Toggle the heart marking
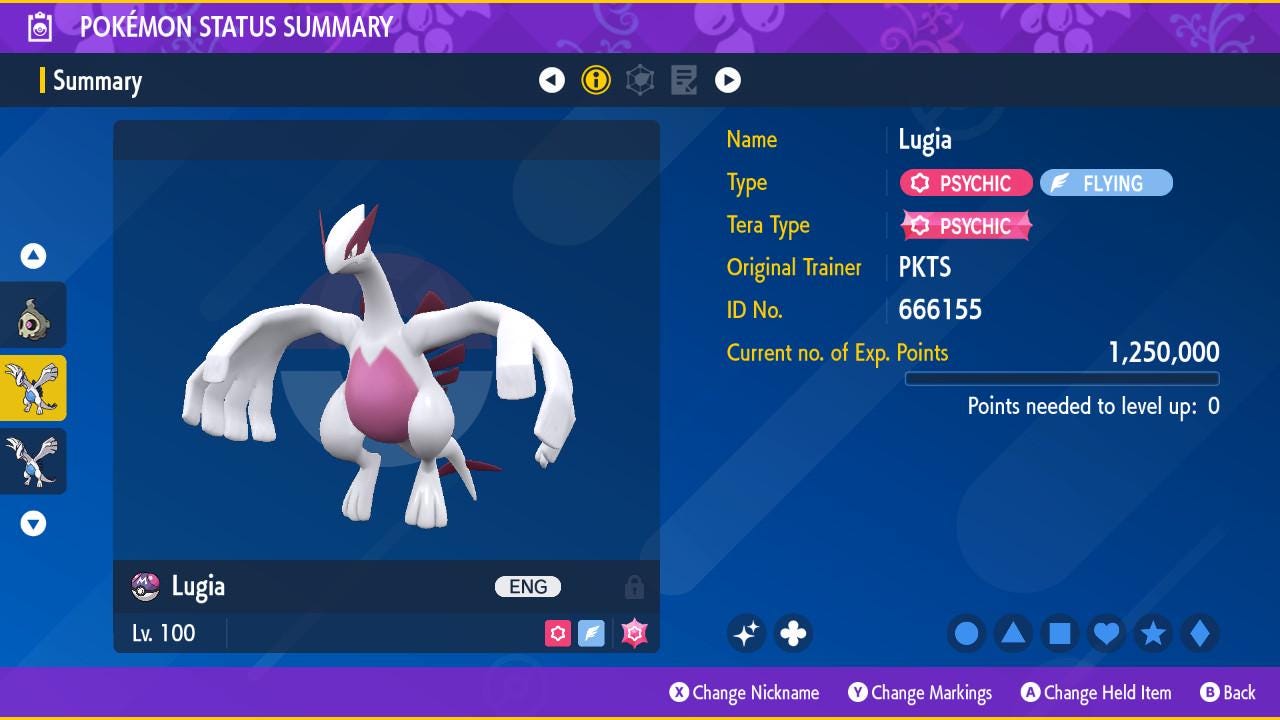 (x=1106, y=633)
